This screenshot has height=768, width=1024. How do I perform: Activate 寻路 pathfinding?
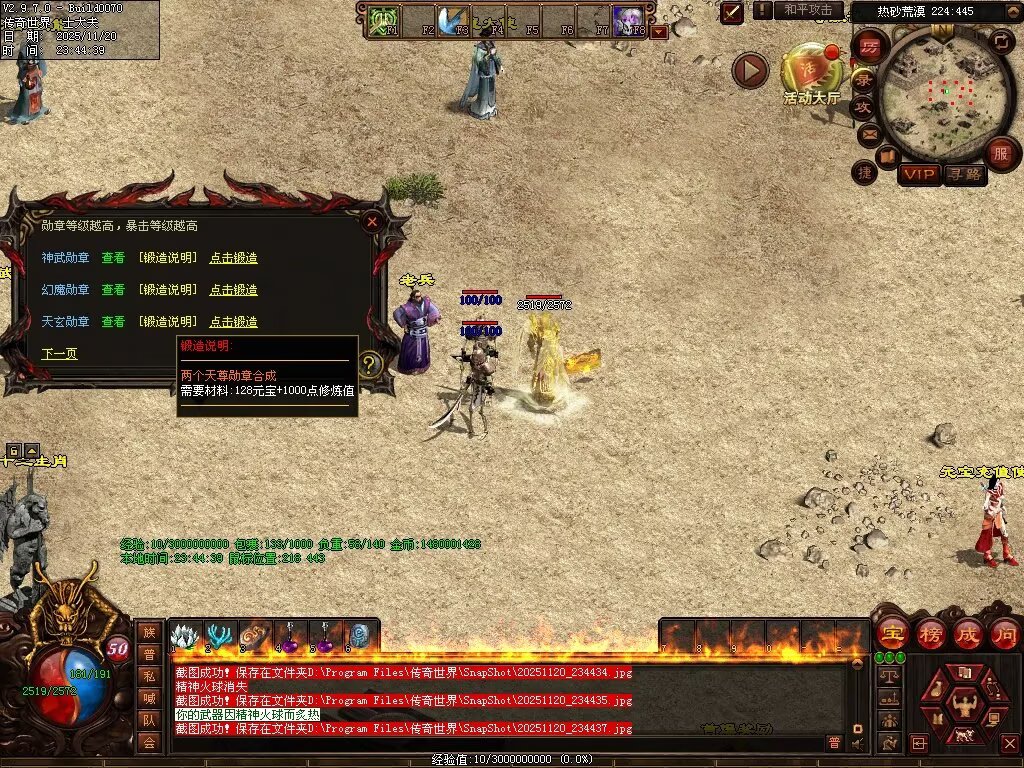click(x=964, y=174)
